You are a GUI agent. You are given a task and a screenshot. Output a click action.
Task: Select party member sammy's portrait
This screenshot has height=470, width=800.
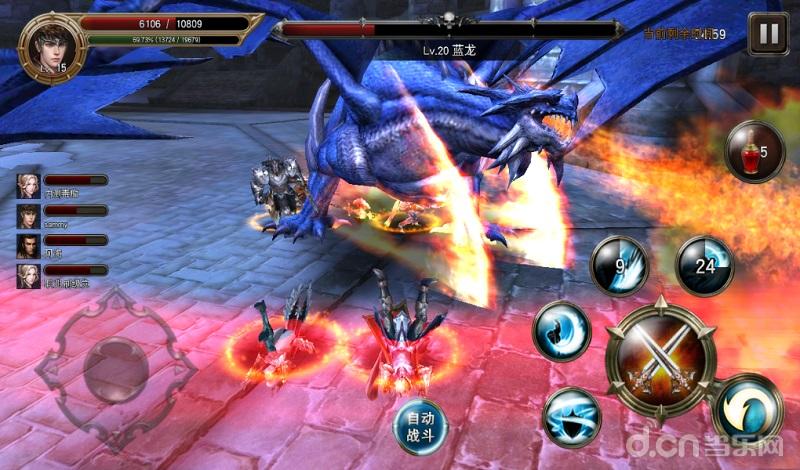28,216
